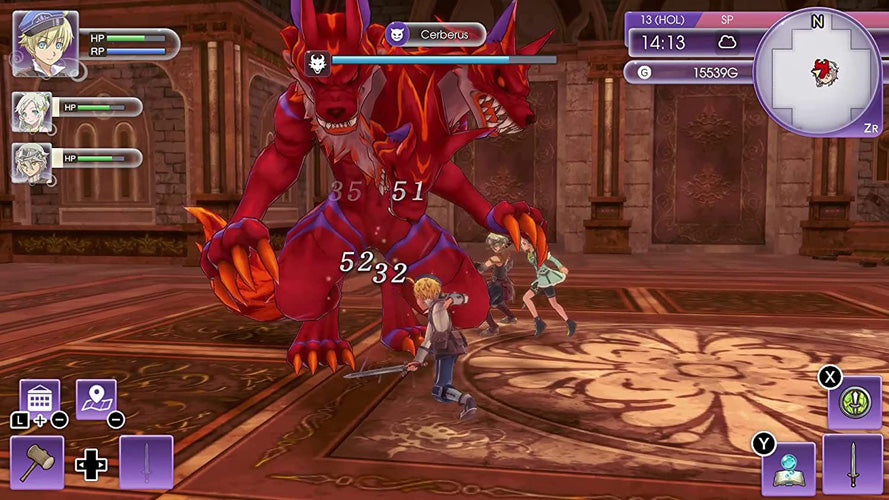This screenshot has width=889, height=500.
Task: Select the faded sword slot beside the hammer
Action: (146, 462)
